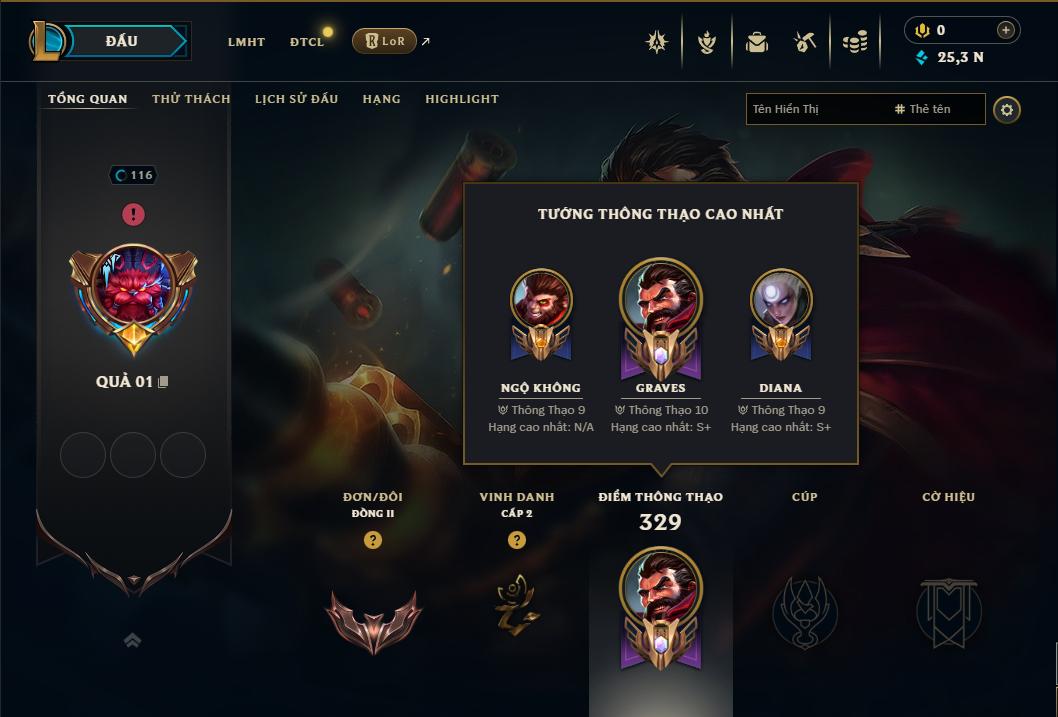Open the loot hammer crafting icon
Viewport: 1058px width, 717px height.
click(805, 42)
